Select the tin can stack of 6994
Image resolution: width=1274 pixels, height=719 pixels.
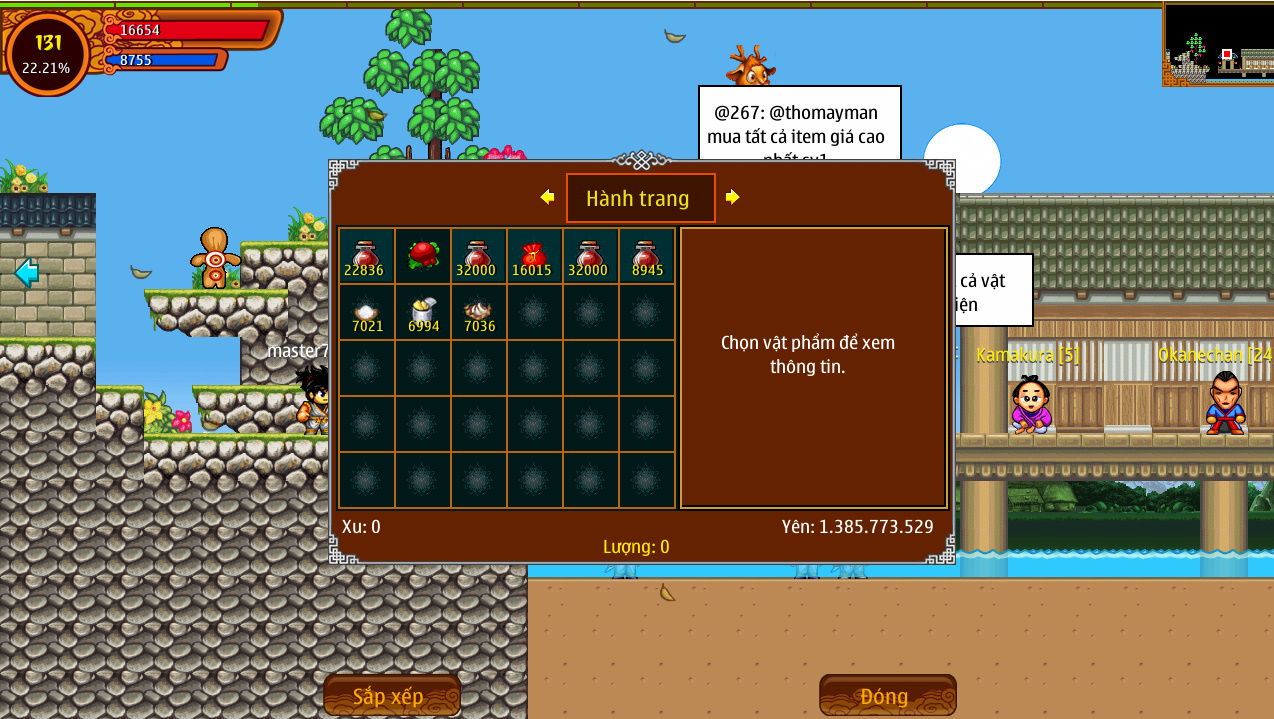[x=423, y=313]
